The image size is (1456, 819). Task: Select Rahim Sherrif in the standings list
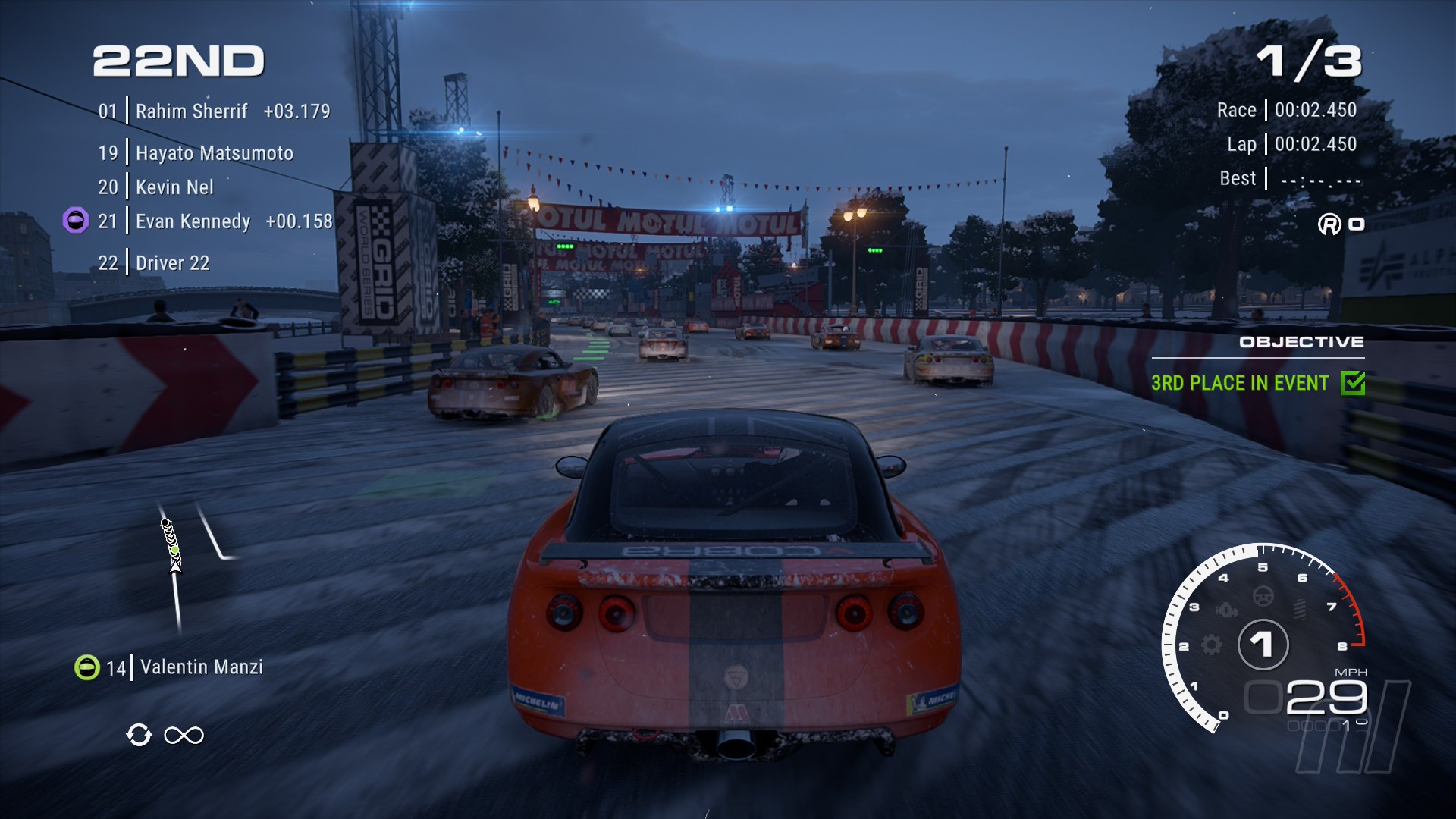click(191, 111)
